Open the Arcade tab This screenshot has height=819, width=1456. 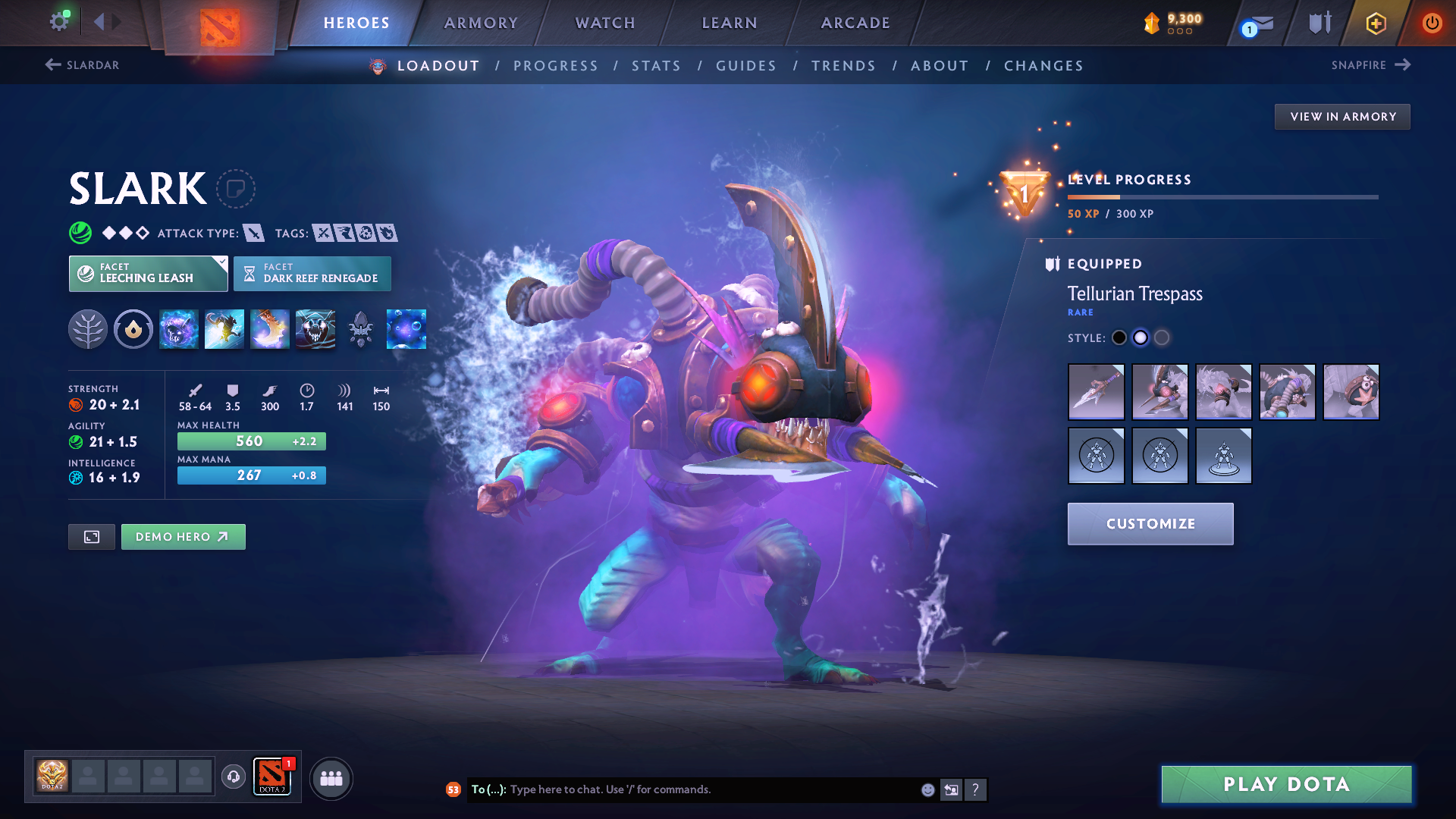pyautogui.click(x=855, y=23)
